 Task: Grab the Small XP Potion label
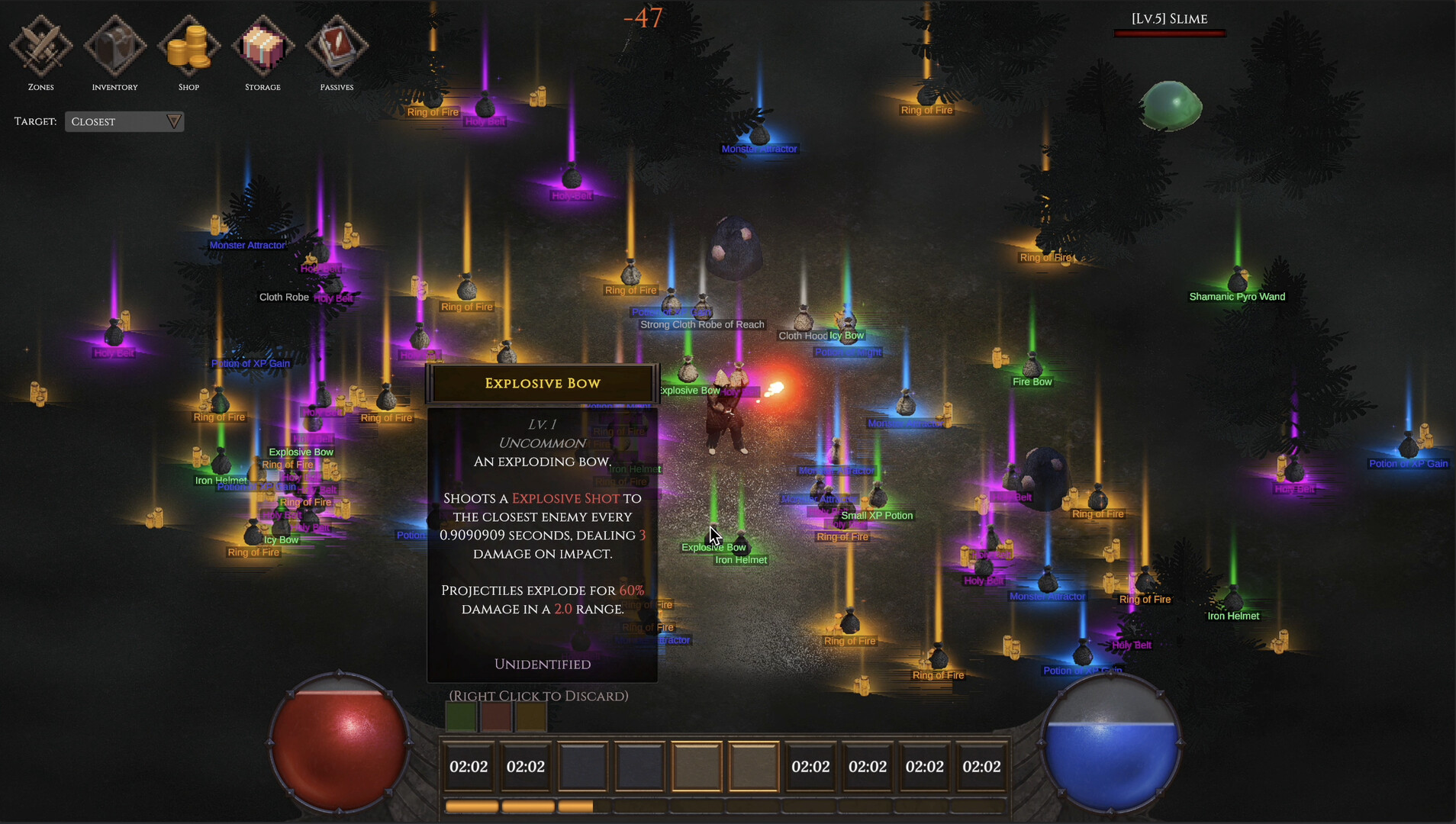[877, 516]
